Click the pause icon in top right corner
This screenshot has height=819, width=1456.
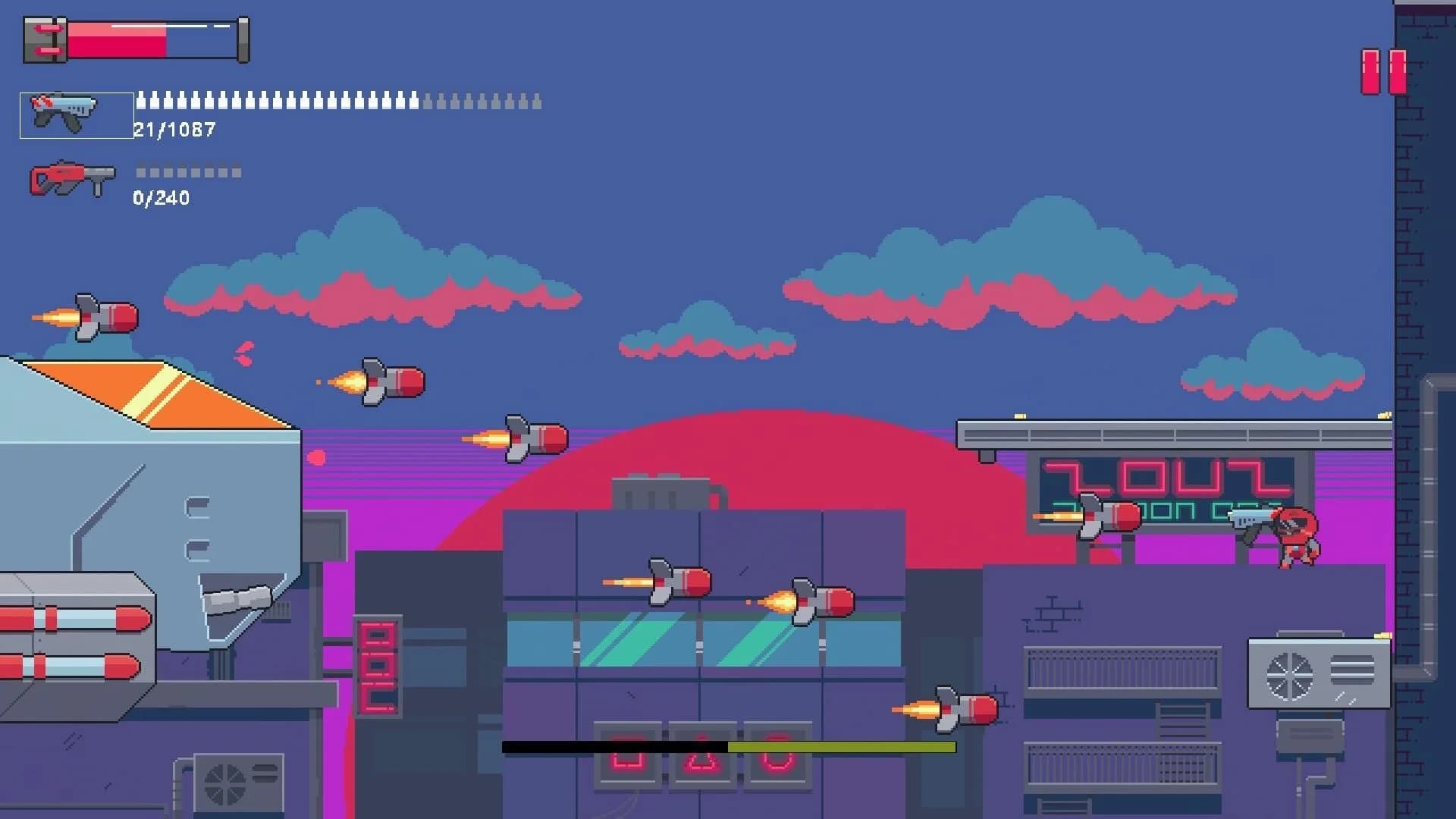[x=1382, y=72]
